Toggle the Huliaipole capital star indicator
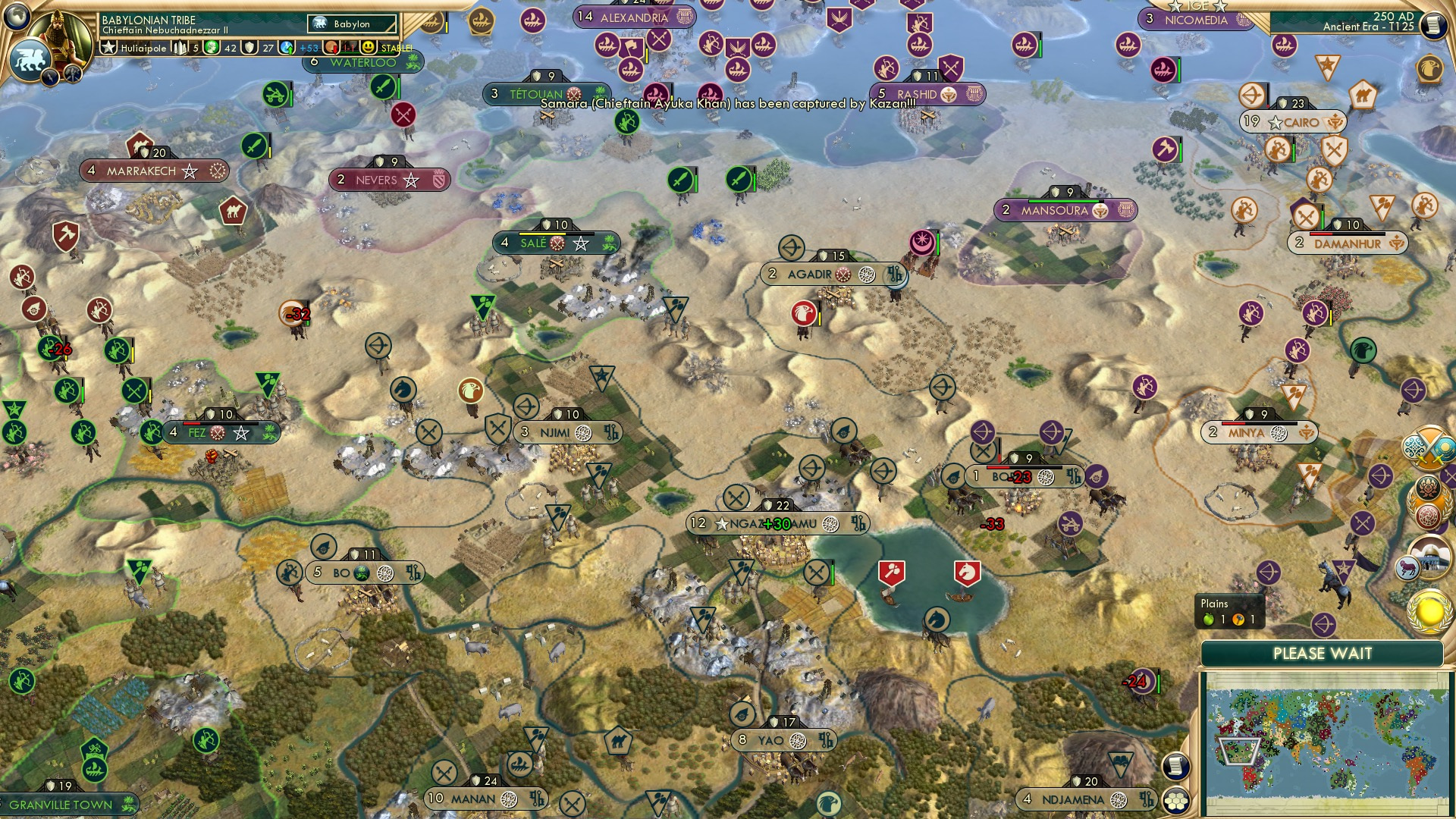 (109, 47)
